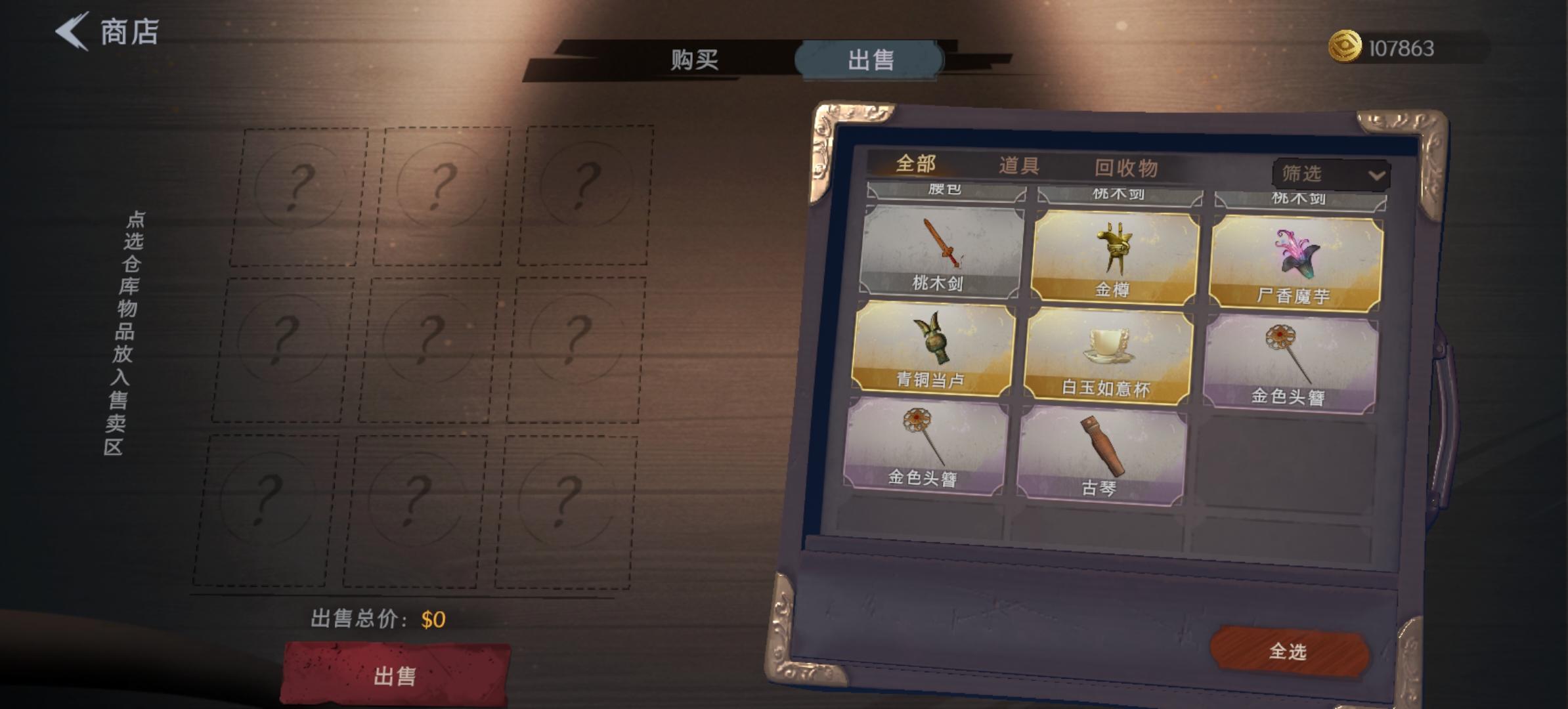This screenshot has height=709, width=1568.
Task: Switch to the 购买 tab
Action: pyautogui.click(x=696, y=60)
